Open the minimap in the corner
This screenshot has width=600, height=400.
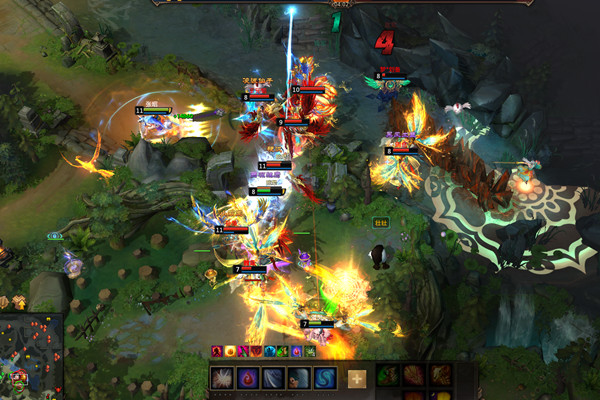pyautogui.click(x=30, y=357)
